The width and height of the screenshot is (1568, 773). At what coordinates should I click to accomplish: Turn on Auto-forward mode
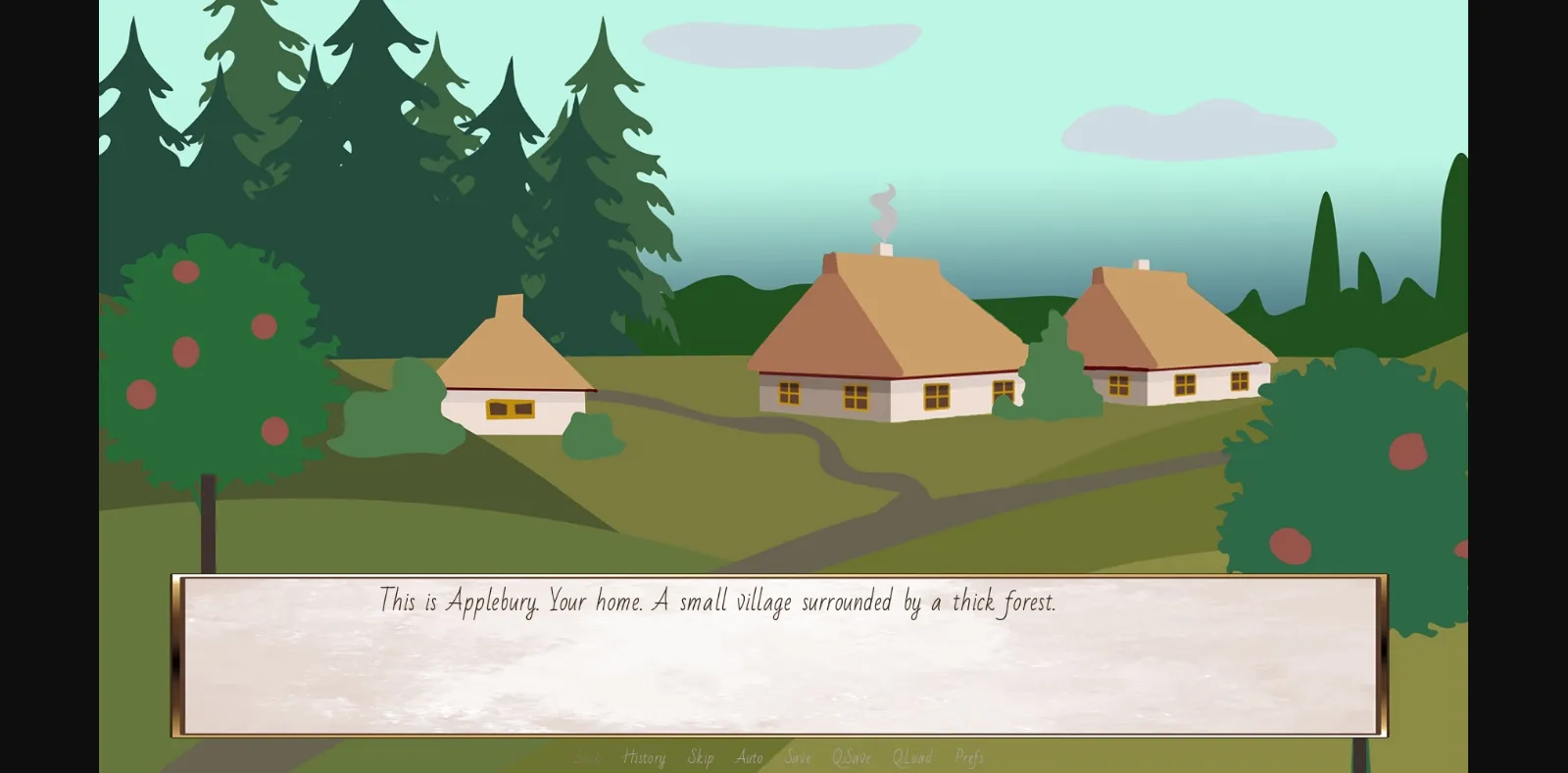[x=750, y=757]
